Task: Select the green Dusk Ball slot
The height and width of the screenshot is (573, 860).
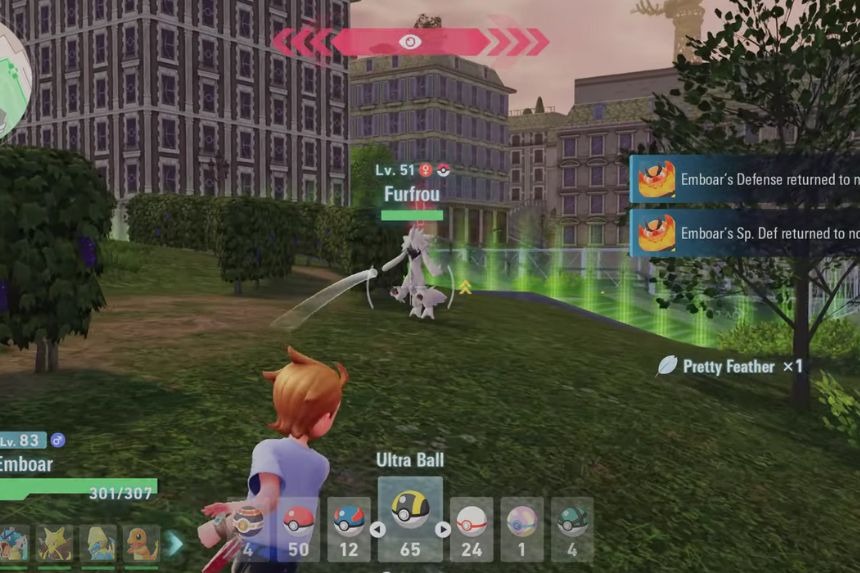Action: pos(572,528)
